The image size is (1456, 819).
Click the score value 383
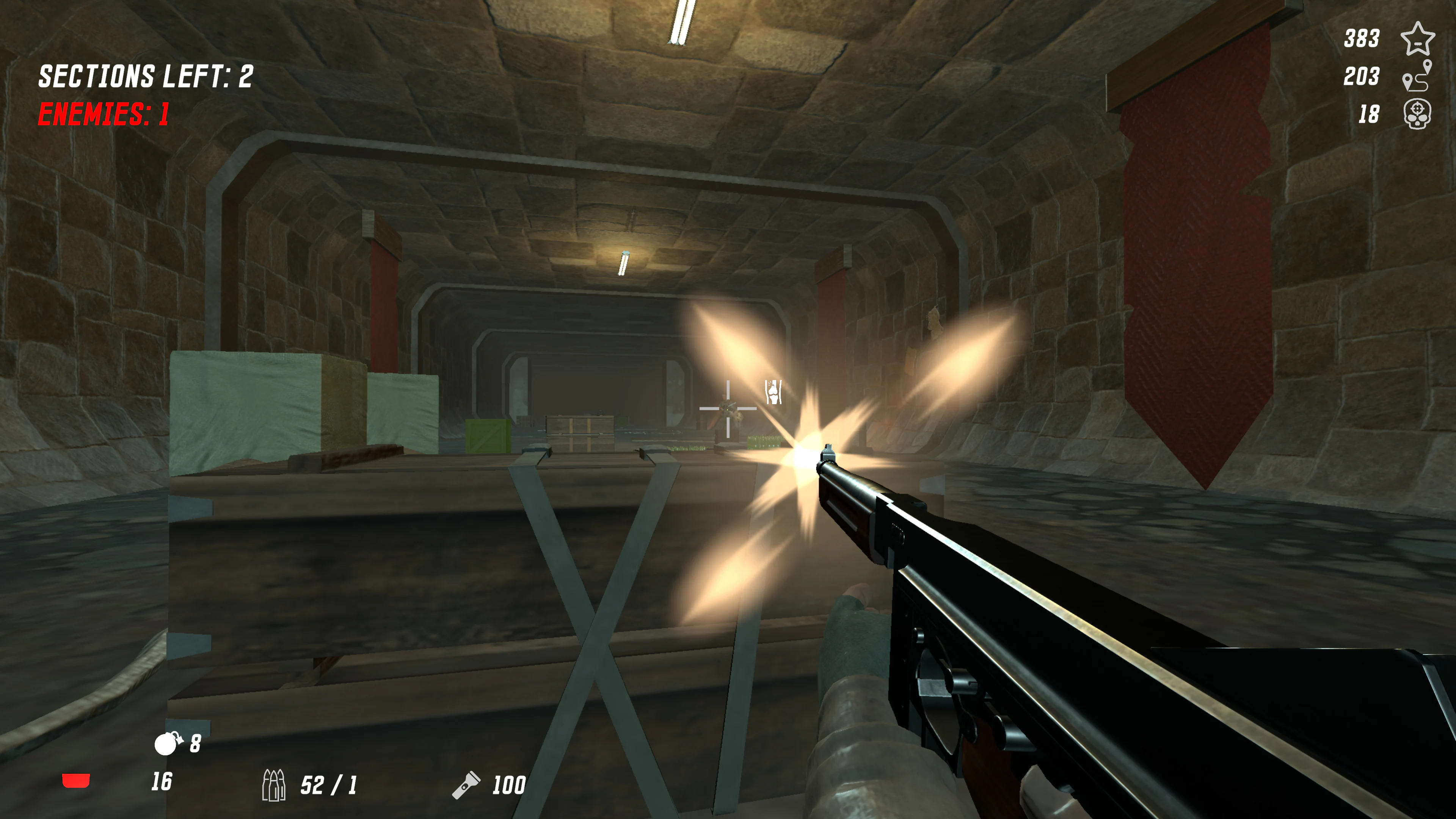click(1363, 38)
